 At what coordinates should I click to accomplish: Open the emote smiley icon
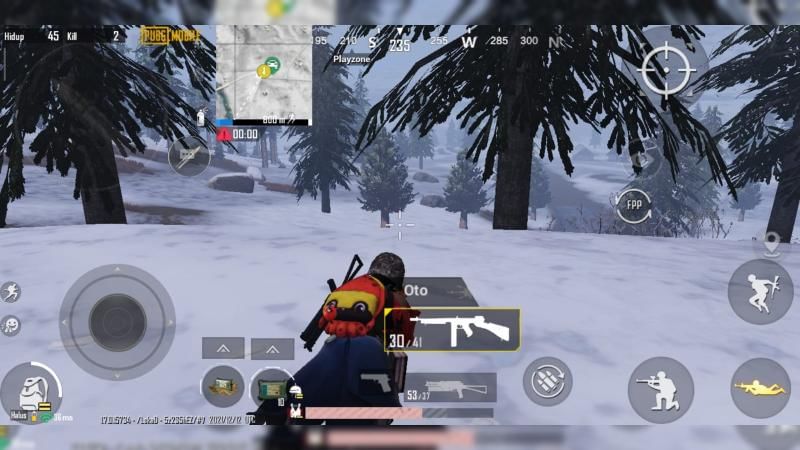pos(11,324)
